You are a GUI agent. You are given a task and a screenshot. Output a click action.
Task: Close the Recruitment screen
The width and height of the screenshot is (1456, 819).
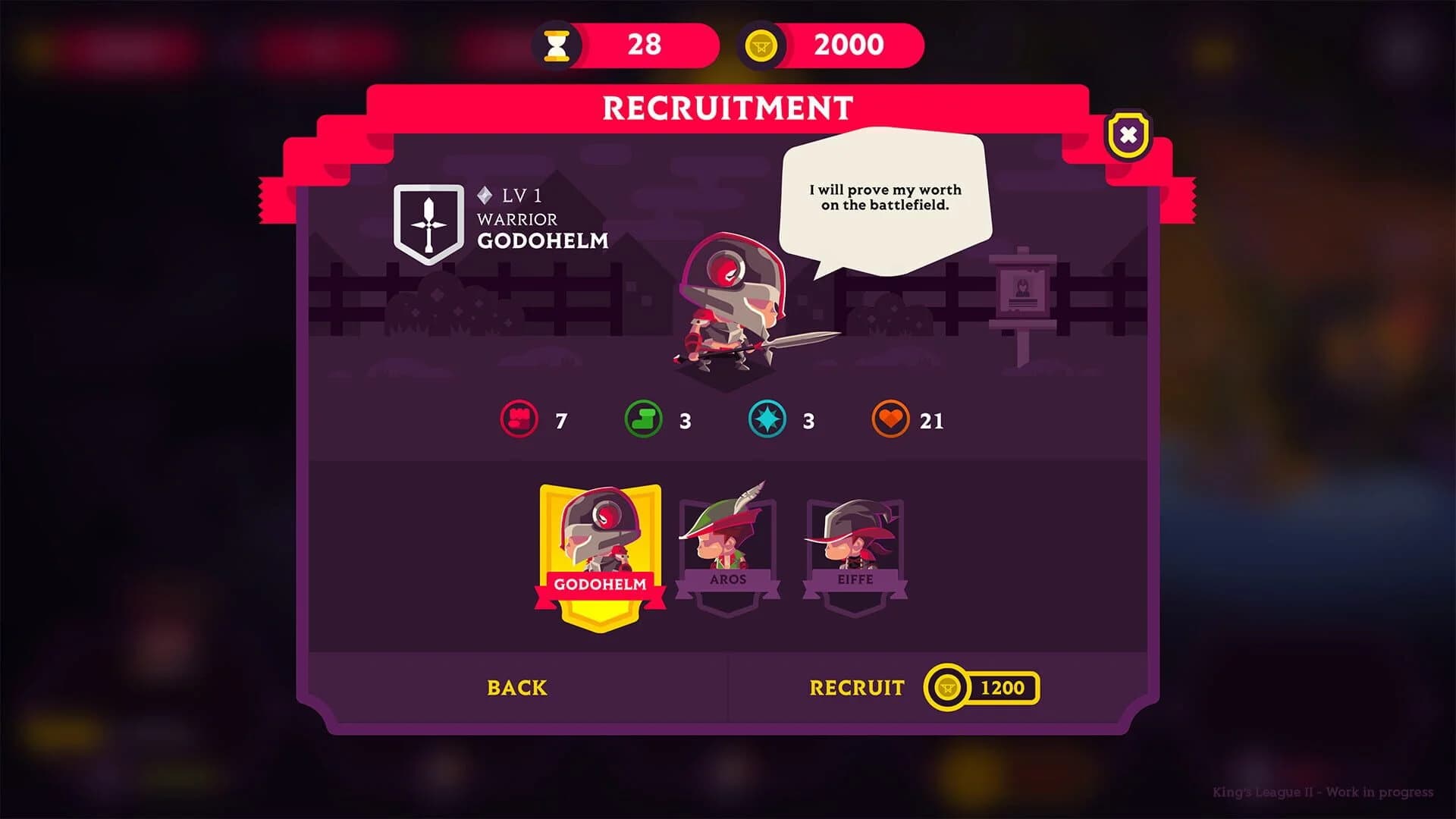pyautogui.click(x=1127, y=133)
